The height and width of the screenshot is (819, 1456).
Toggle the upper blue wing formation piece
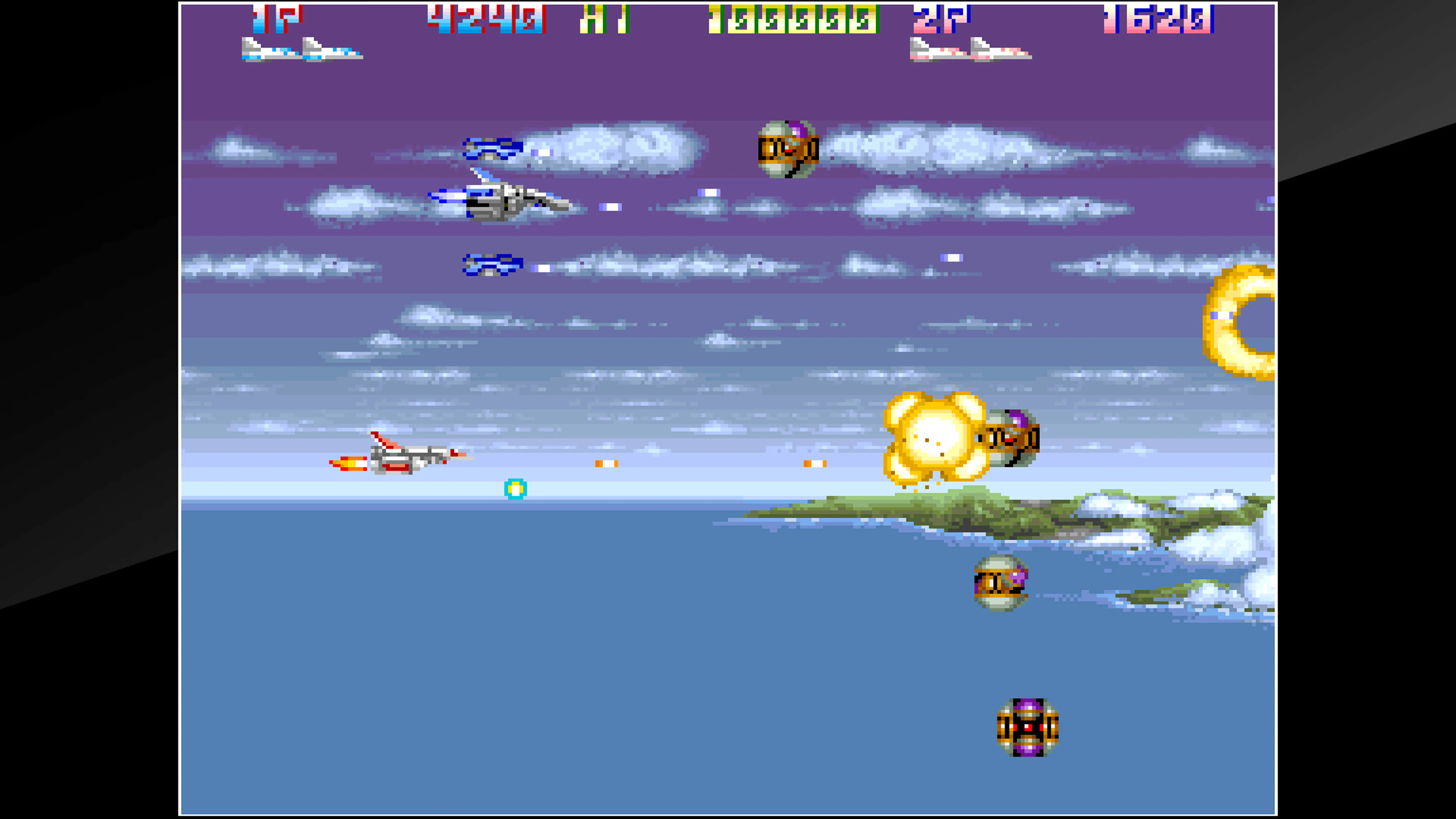493,150
